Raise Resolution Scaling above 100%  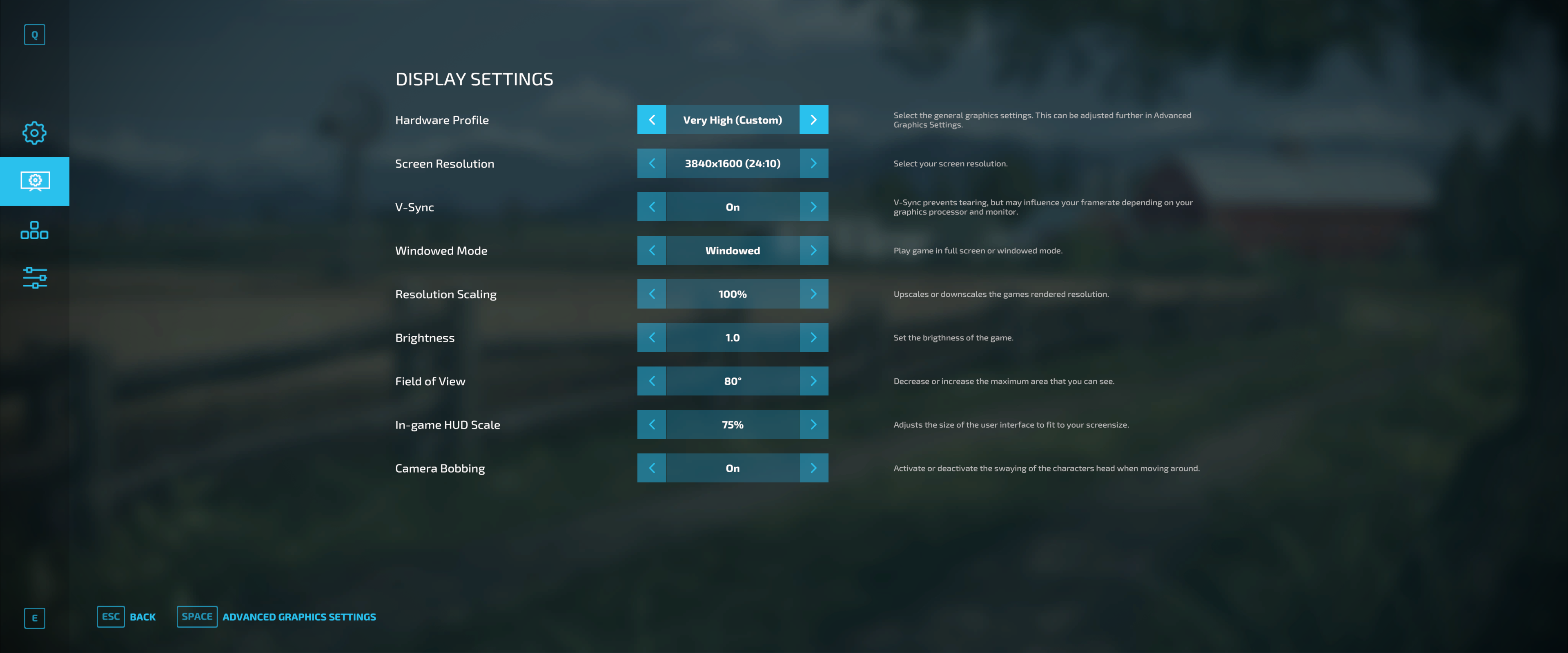(x=815, y=293)
